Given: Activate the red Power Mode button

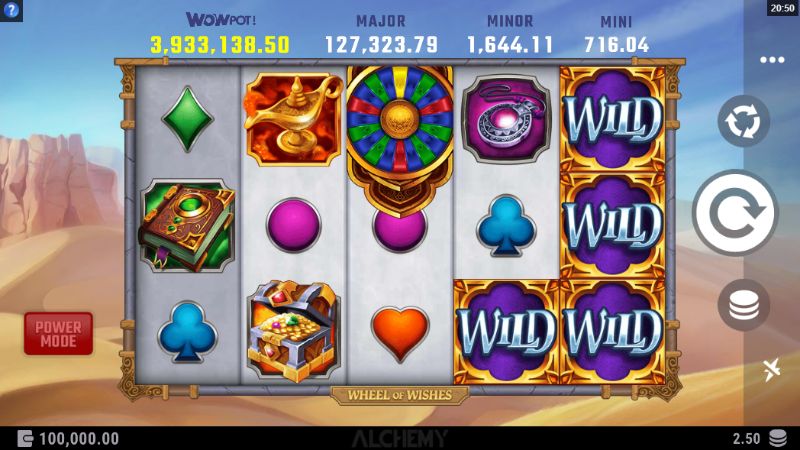Looking at the screenshot, I should click(x=58, y=333).
